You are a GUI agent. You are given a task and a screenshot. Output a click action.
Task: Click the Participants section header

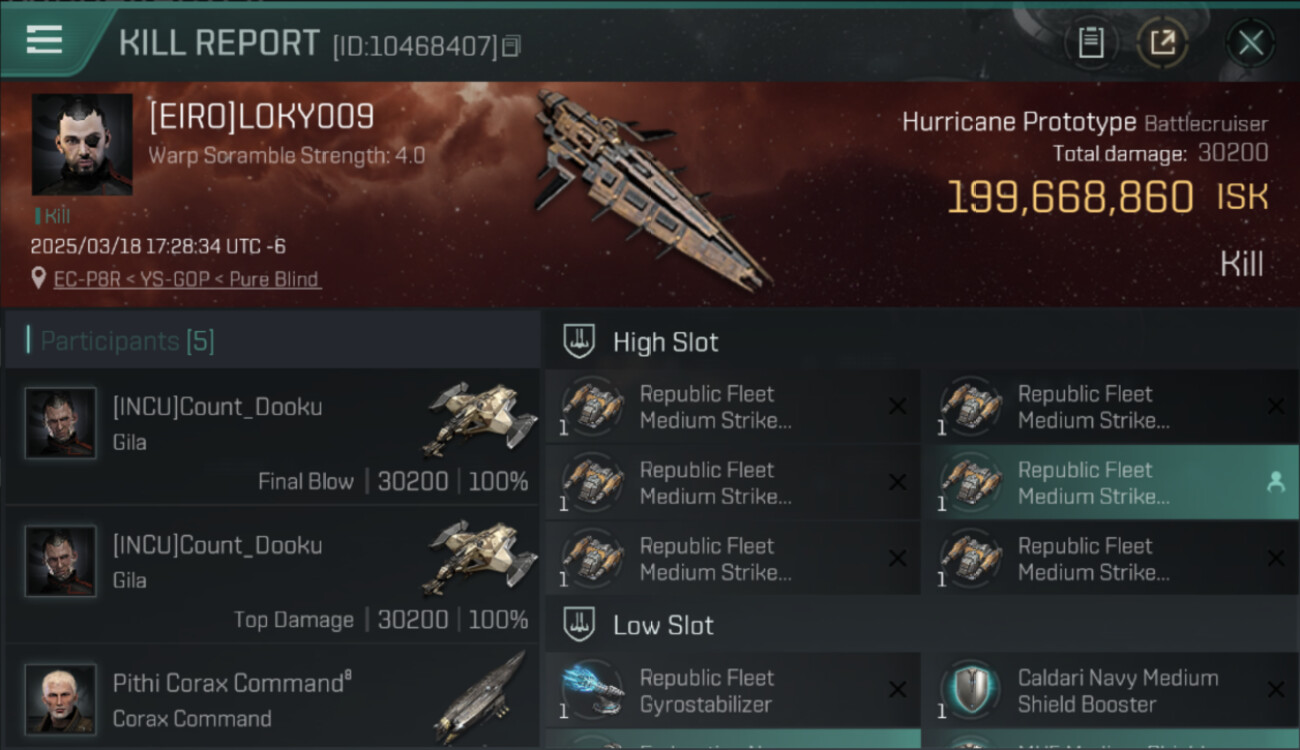127,341
